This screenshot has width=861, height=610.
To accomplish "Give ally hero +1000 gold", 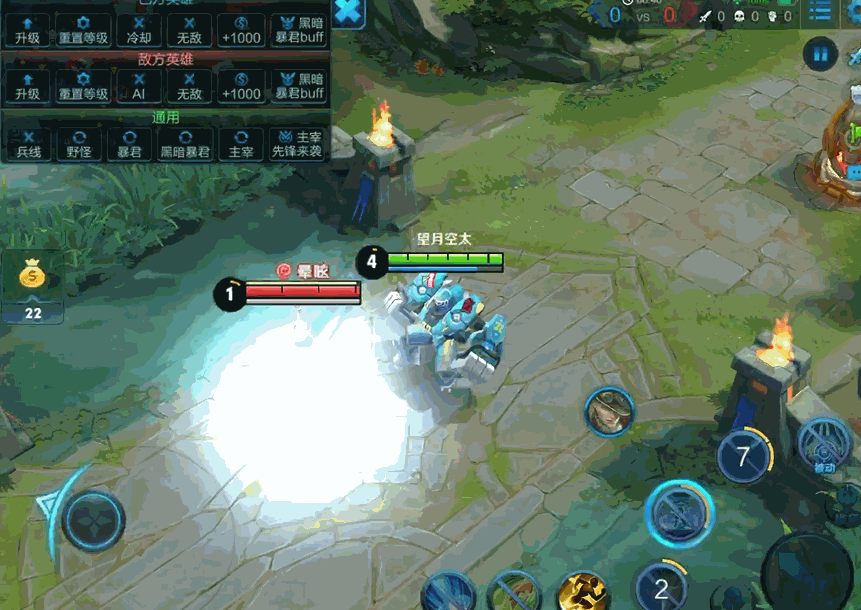I will point(241,32).
